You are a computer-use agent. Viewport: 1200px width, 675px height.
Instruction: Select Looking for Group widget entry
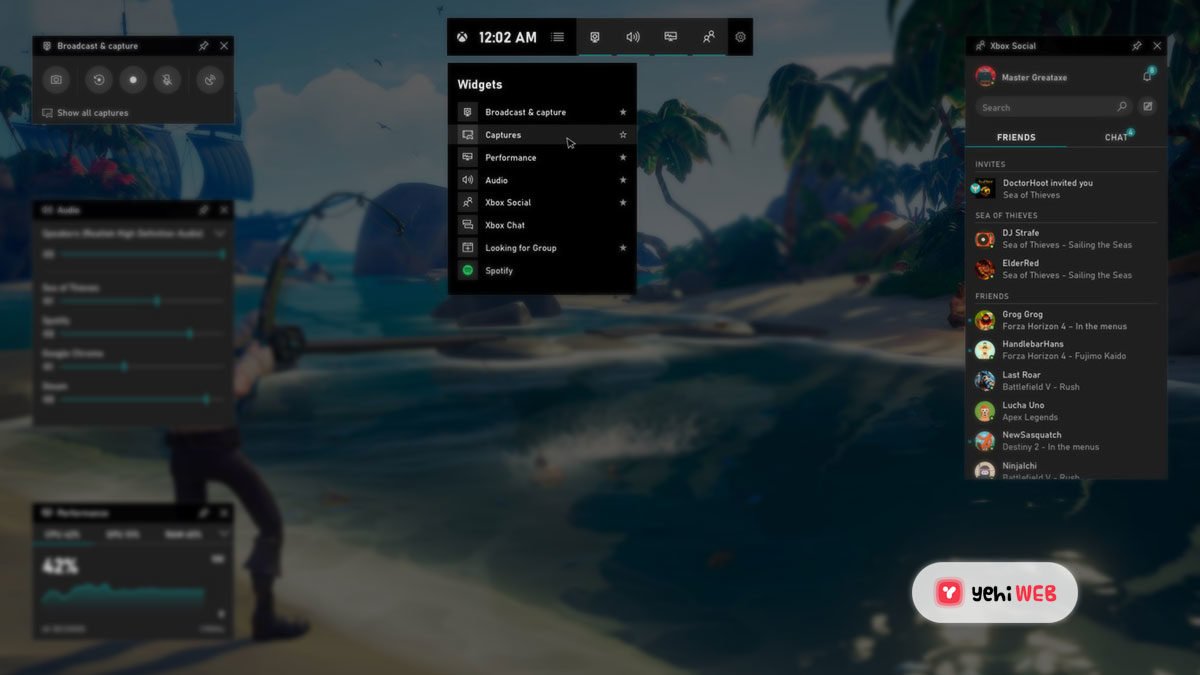[520, 248]
